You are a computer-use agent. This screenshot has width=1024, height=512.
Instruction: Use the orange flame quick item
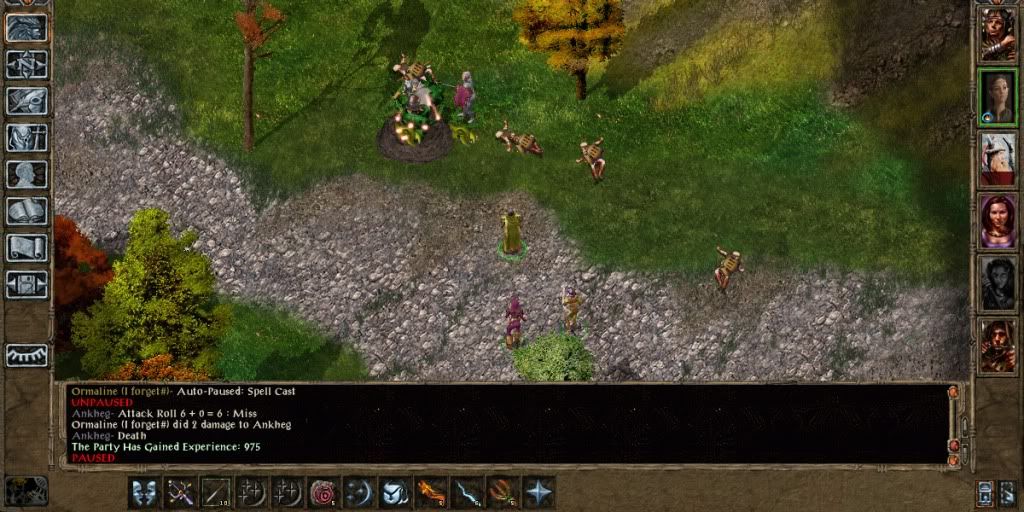(431, 492)
